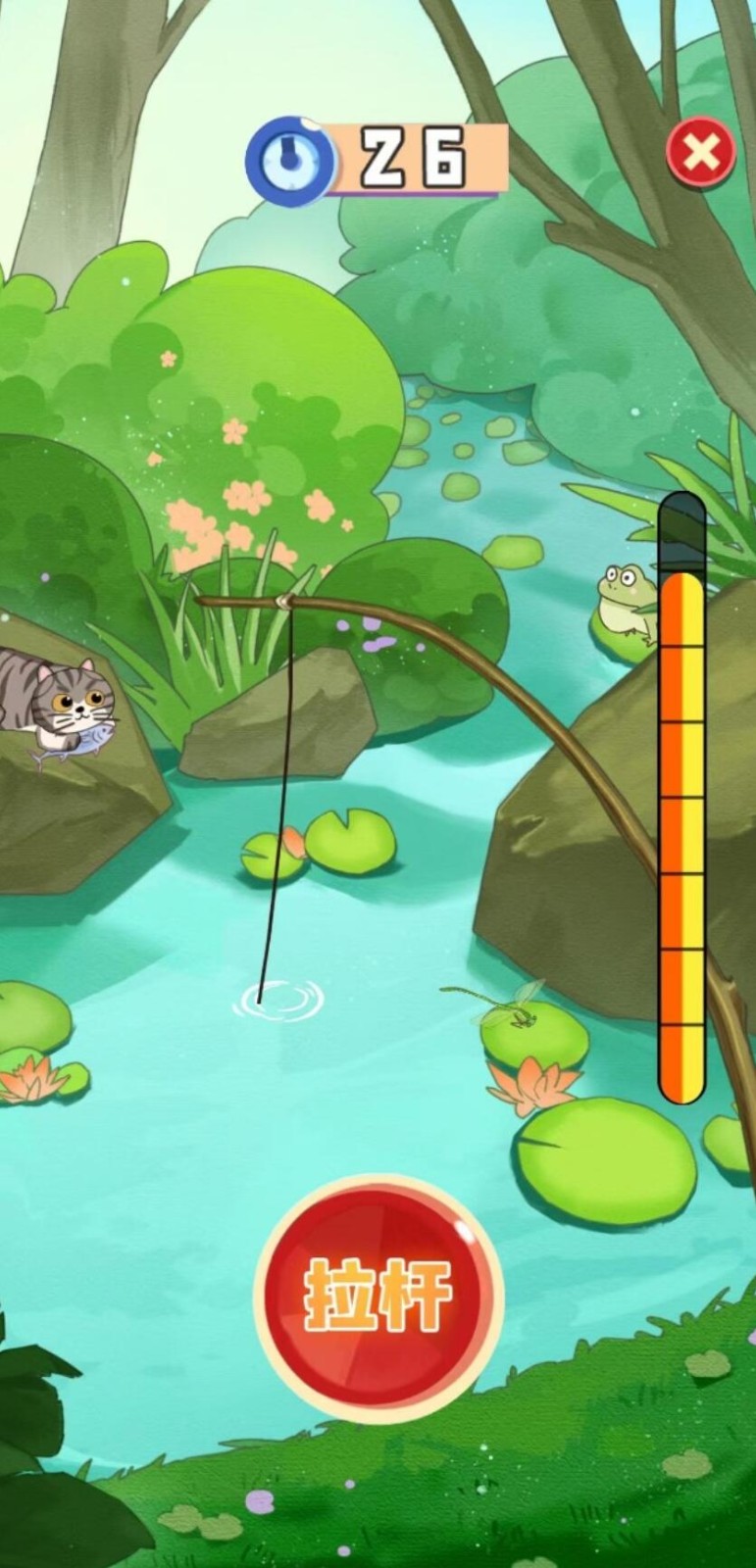Close the fishing minigame with red X
This screenshot has height=1568, width=756.
[x=700, y=153]
